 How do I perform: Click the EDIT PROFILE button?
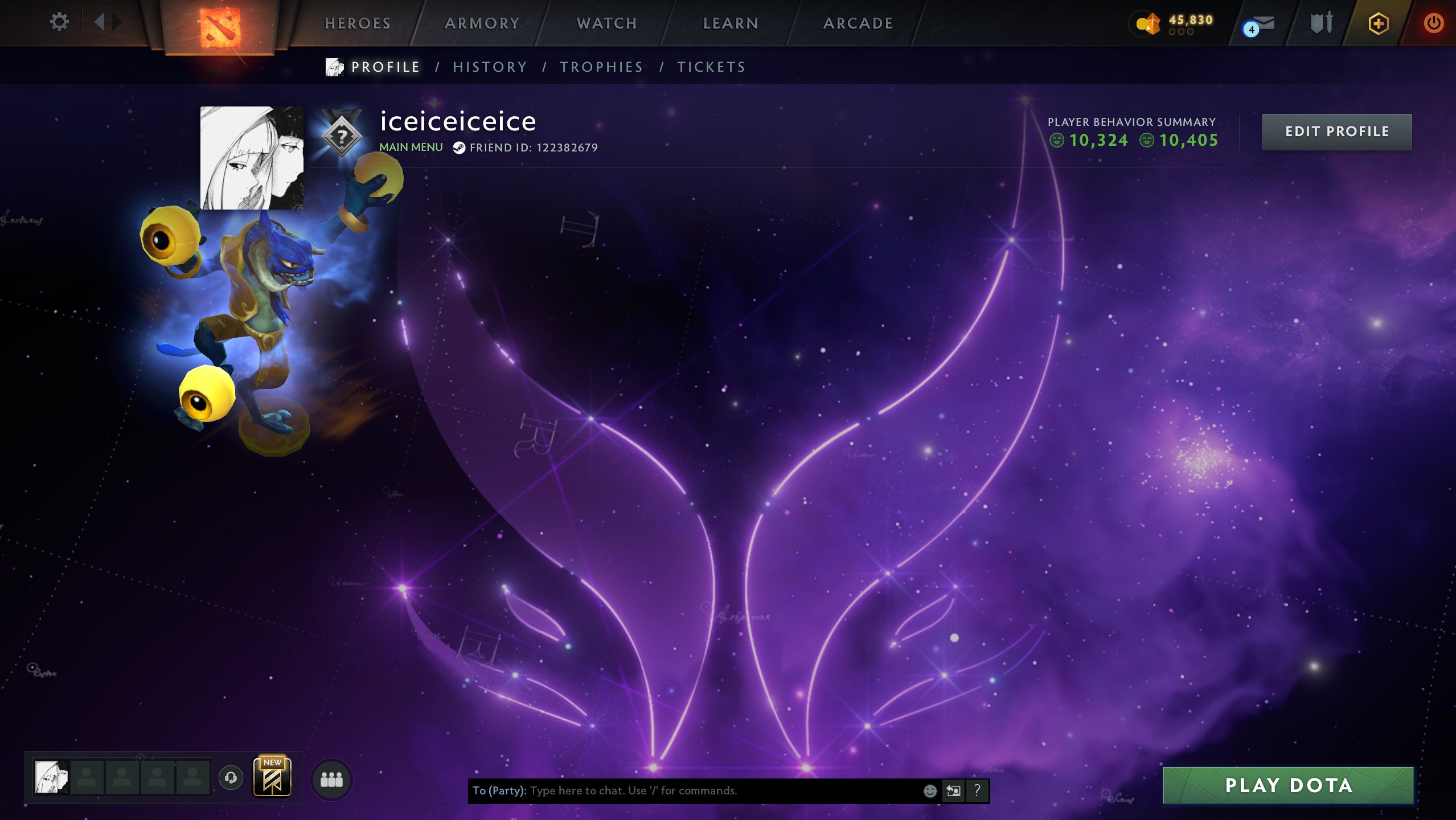pos(1337,132)
